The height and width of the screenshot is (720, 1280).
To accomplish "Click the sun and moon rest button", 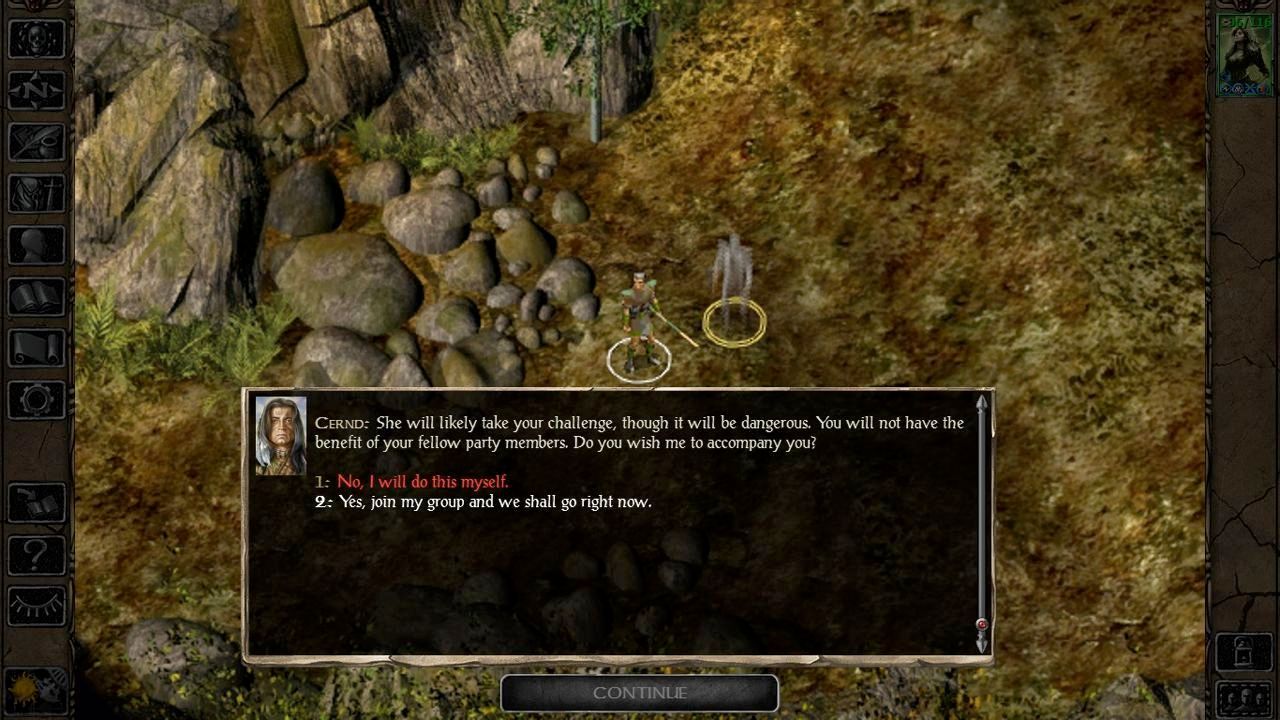I will [37, 690].
